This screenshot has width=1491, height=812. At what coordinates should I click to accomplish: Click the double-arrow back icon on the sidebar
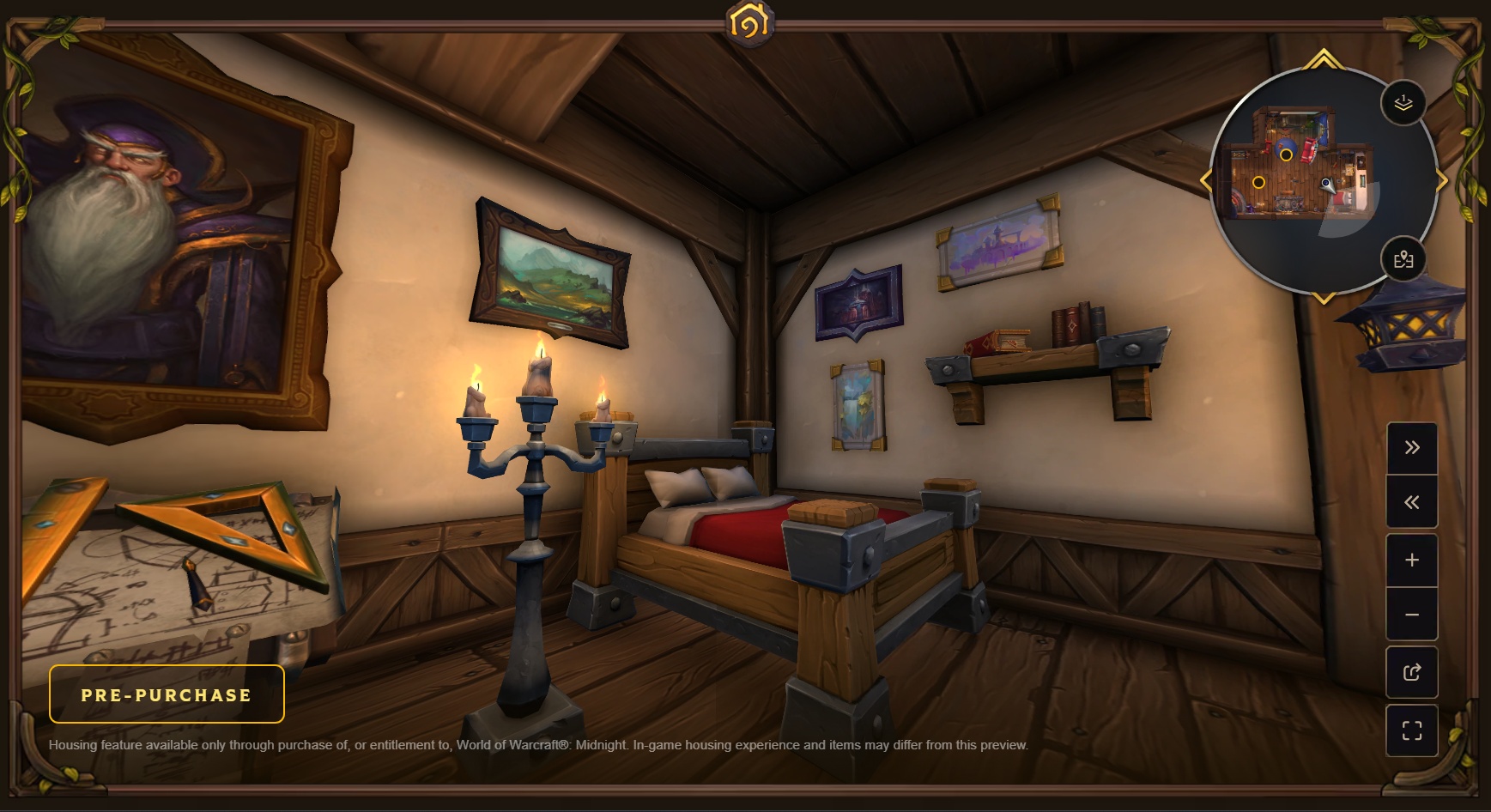(x=1413, y=502)
